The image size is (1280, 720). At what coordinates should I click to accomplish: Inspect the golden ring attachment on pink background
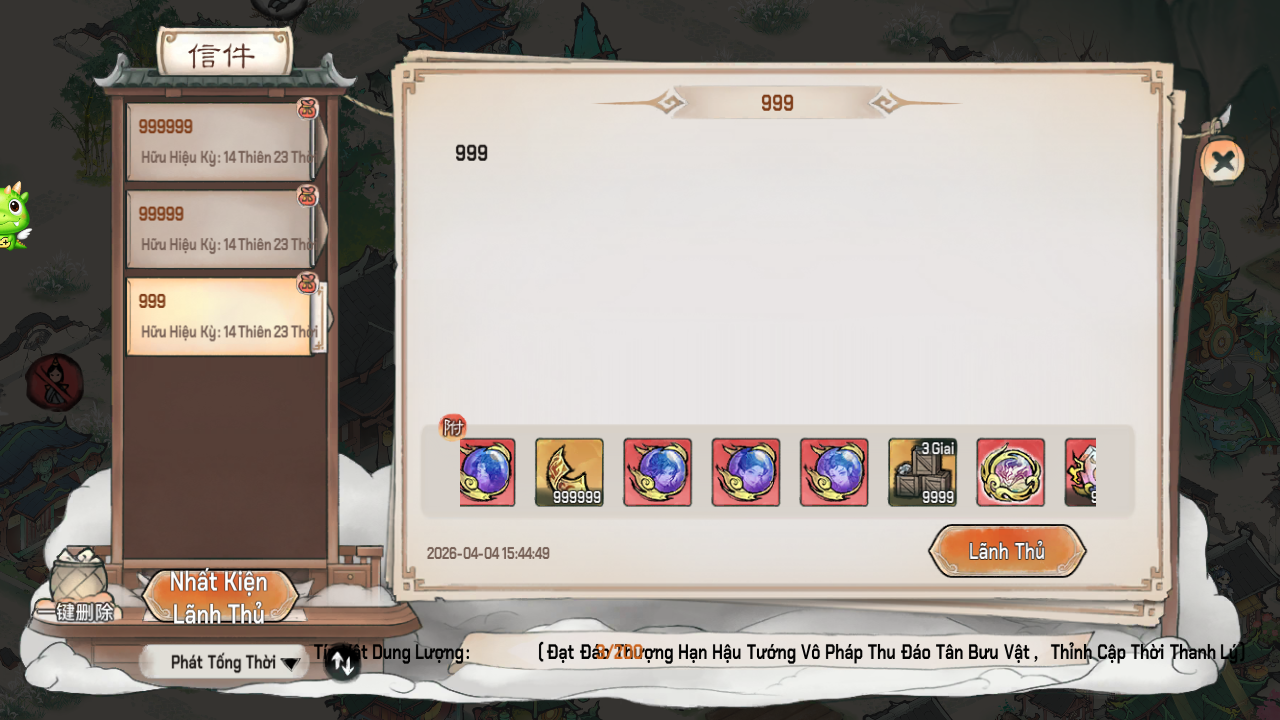pos(1010,472)
